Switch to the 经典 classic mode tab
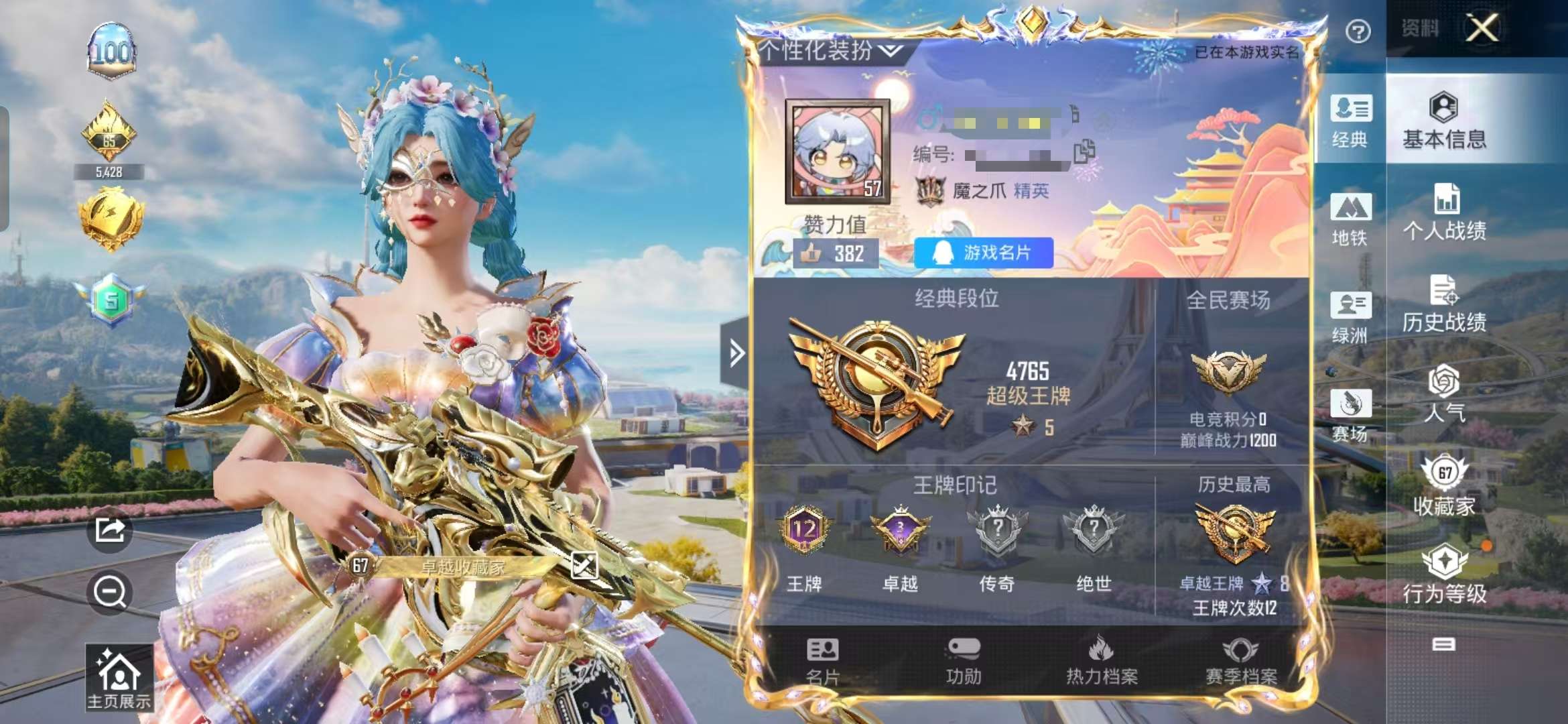The image size is (1568, 724). point(1350,121)
